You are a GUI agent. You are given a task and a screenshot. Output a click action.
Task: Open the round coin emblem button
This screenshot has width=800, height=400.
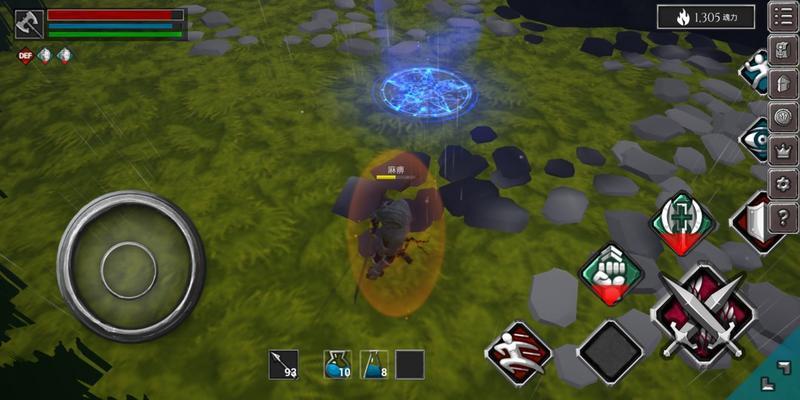[783, 116]
